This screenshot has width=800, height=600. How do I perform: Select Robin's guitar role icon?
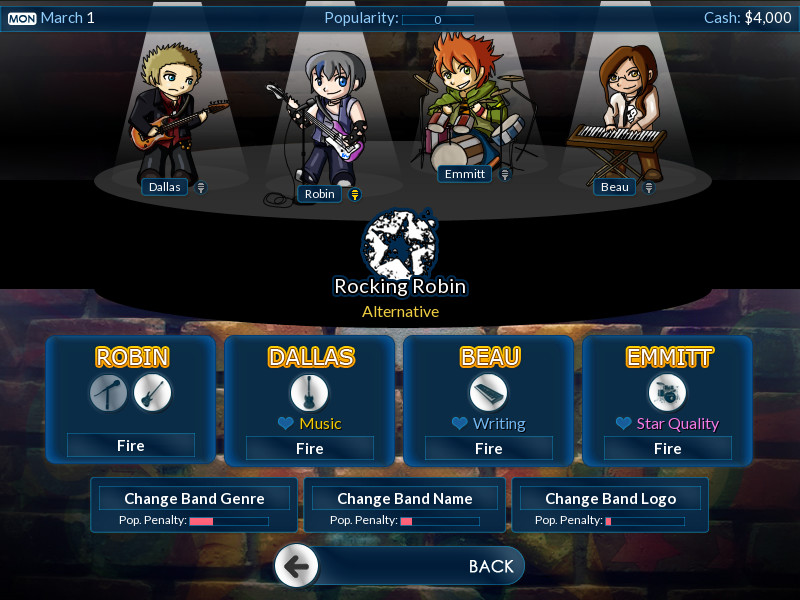(x=153, y=393)
